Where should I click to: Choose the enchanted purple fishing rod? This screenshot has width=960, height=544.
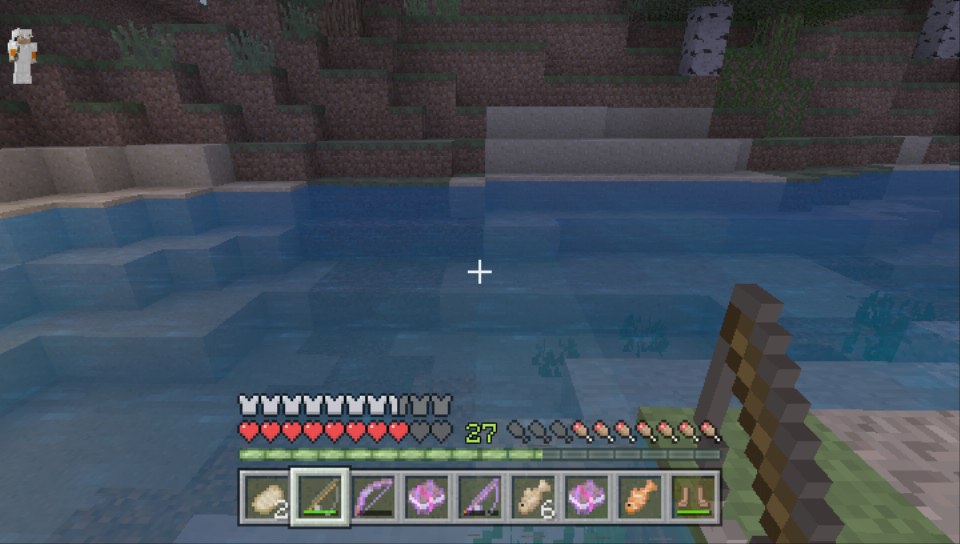click(479, 496)
